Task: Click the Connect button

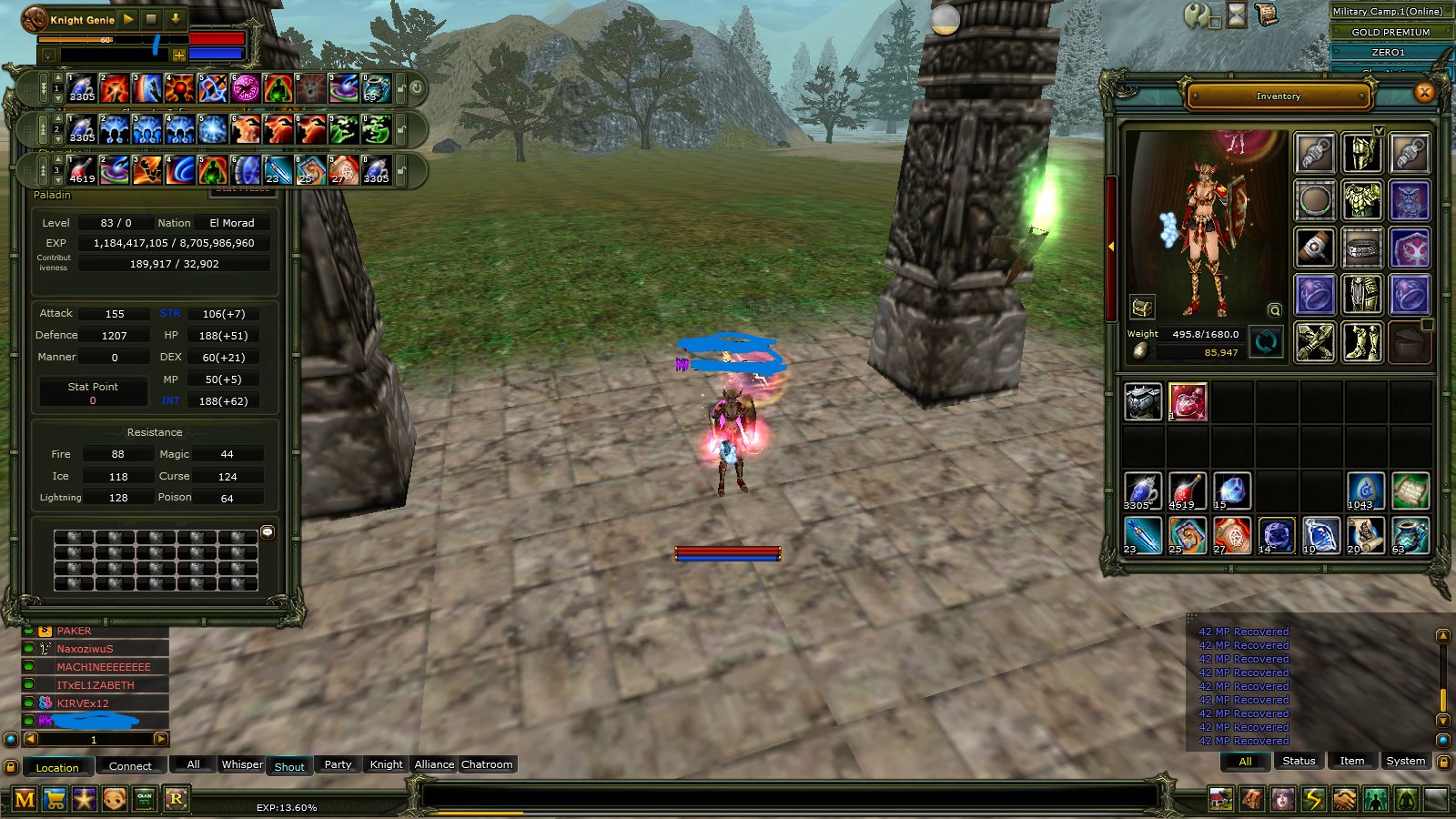Action: click(x=130, y=766)
